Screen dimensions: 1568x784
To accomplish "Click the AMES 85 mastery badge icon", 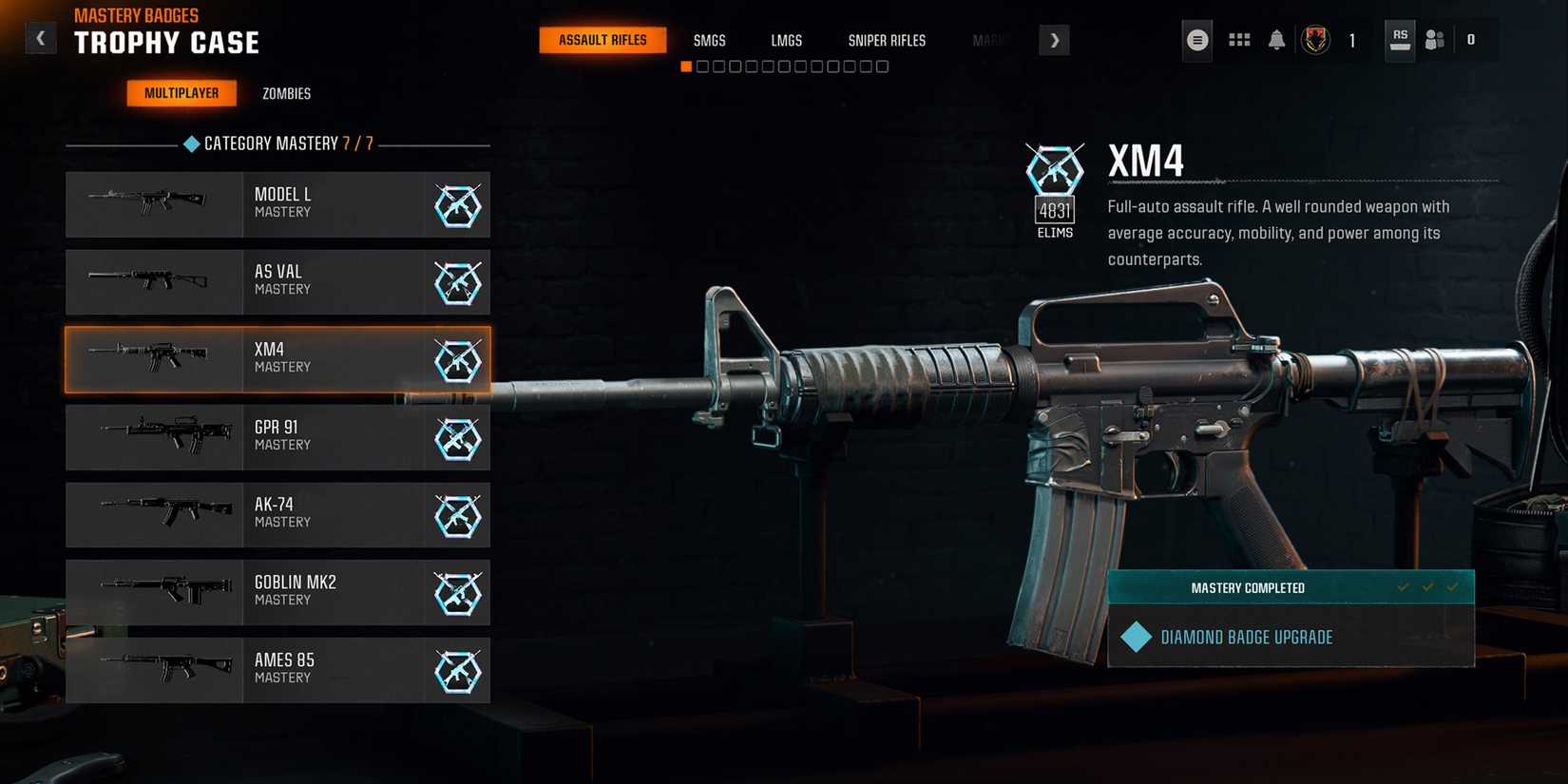I will (x=459, y=670).
